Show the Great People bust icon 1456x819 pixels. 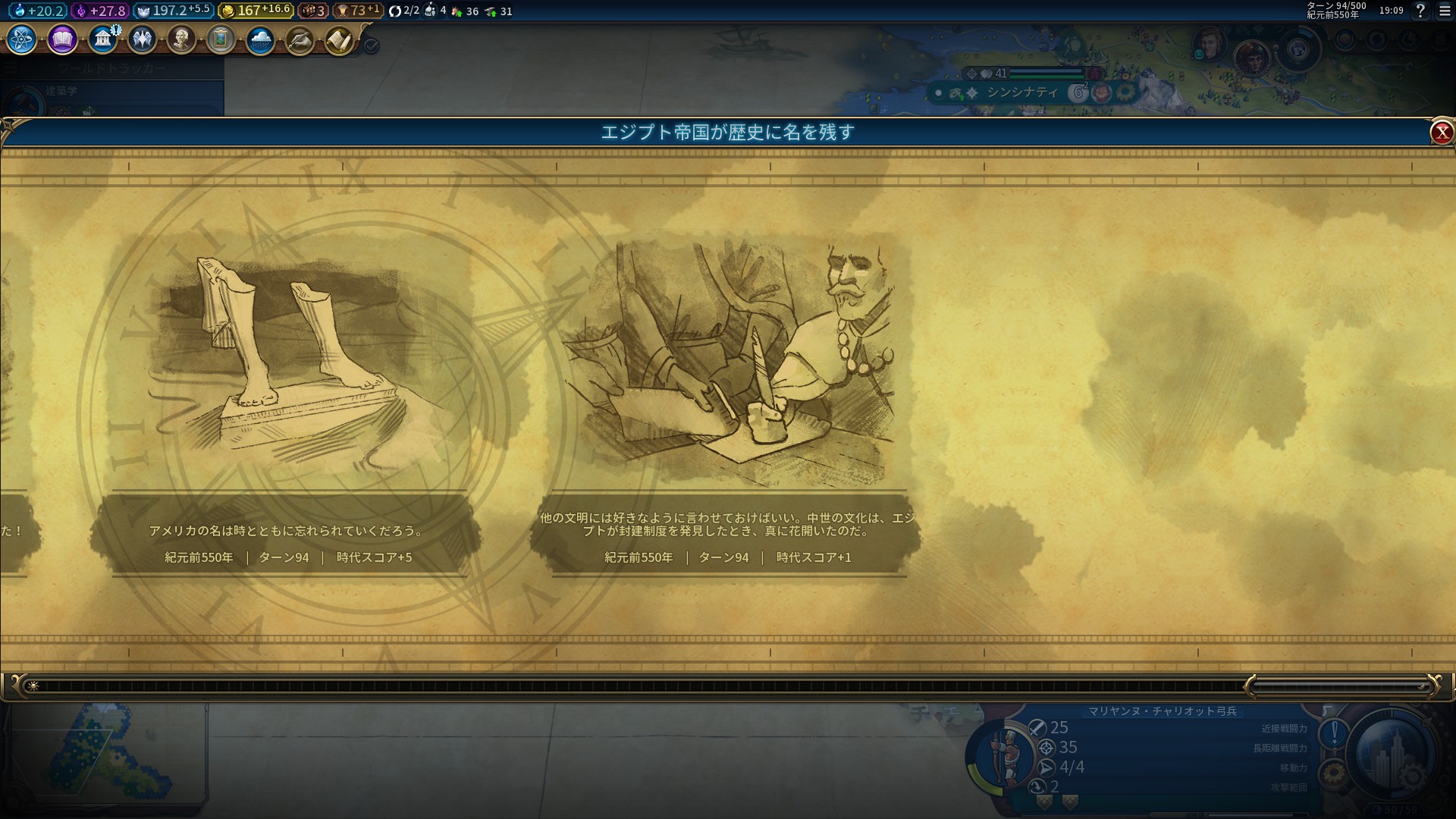pos(181,39)
